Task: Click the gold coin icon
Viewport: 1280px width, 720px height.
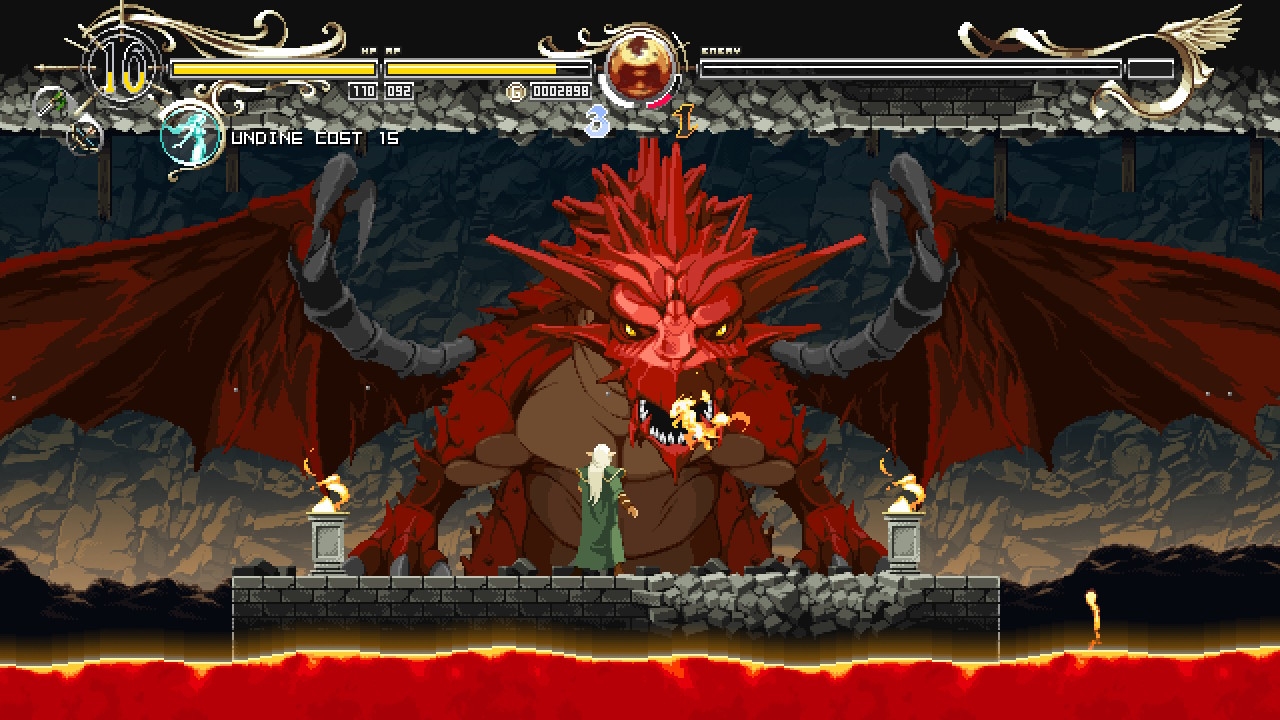Action: (517, 91)
